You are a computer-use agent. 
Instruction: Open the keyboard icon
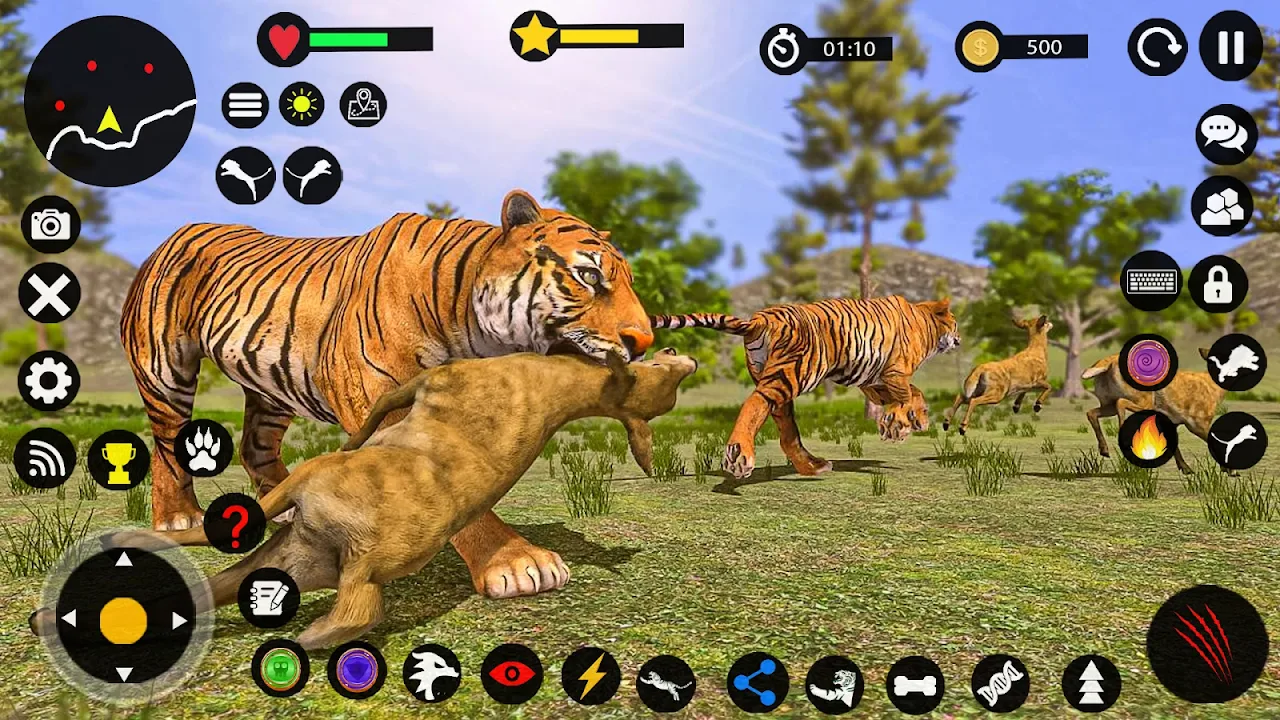click(x=1152, y=282)
